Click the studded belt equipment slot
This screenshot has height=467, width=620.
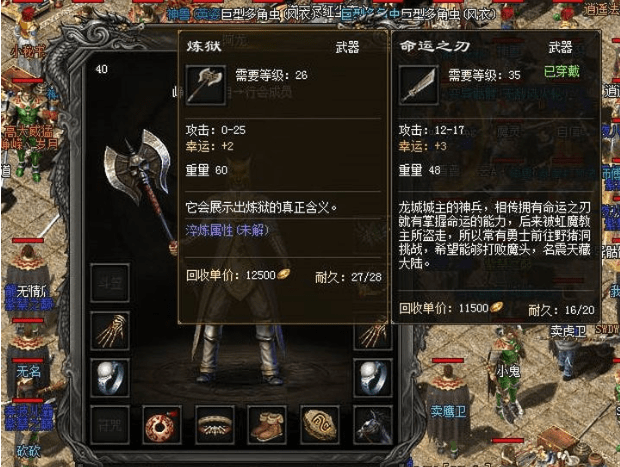[214, 425]
